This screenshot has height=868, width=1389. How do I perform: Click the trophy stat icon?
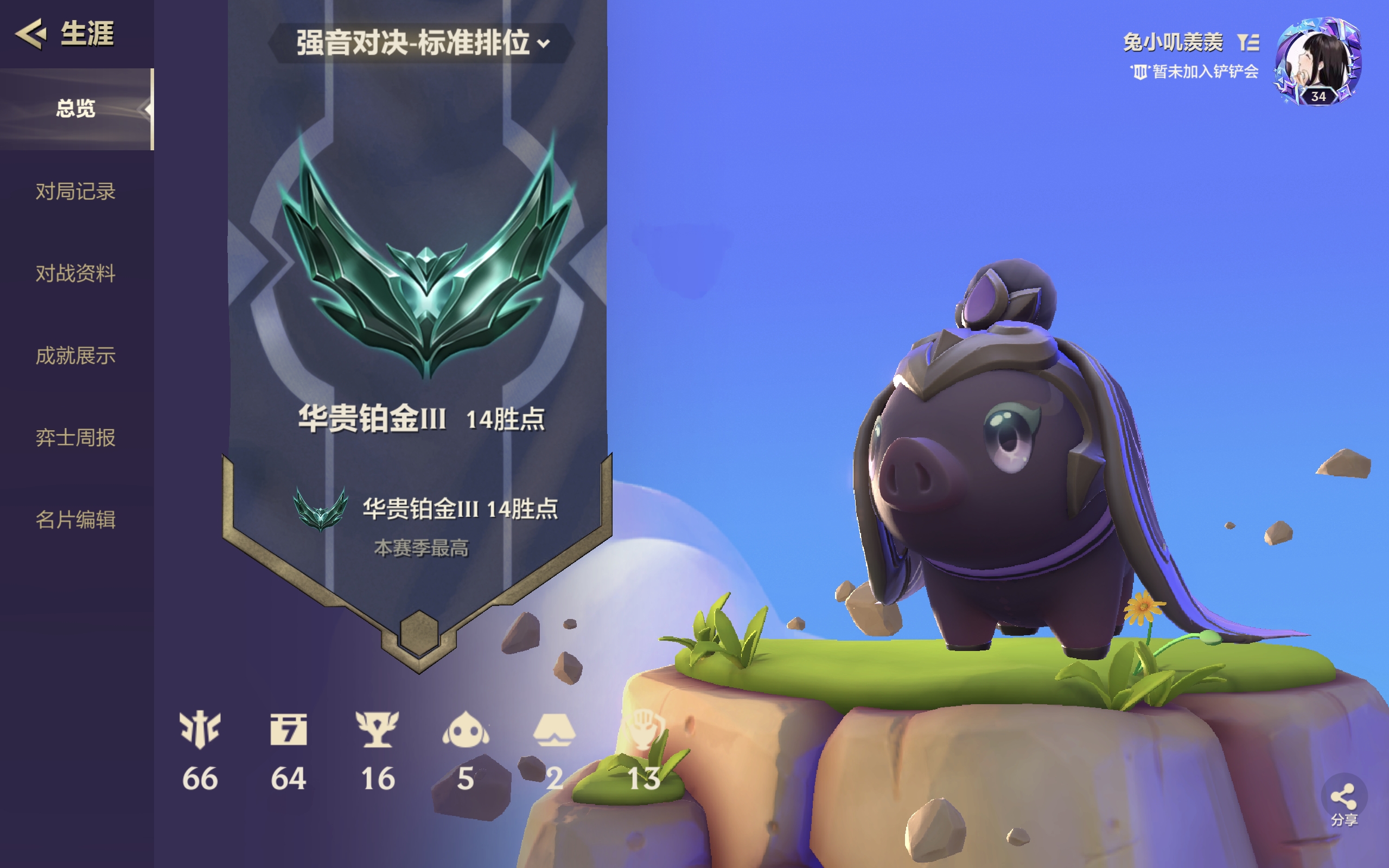[377, 730]
